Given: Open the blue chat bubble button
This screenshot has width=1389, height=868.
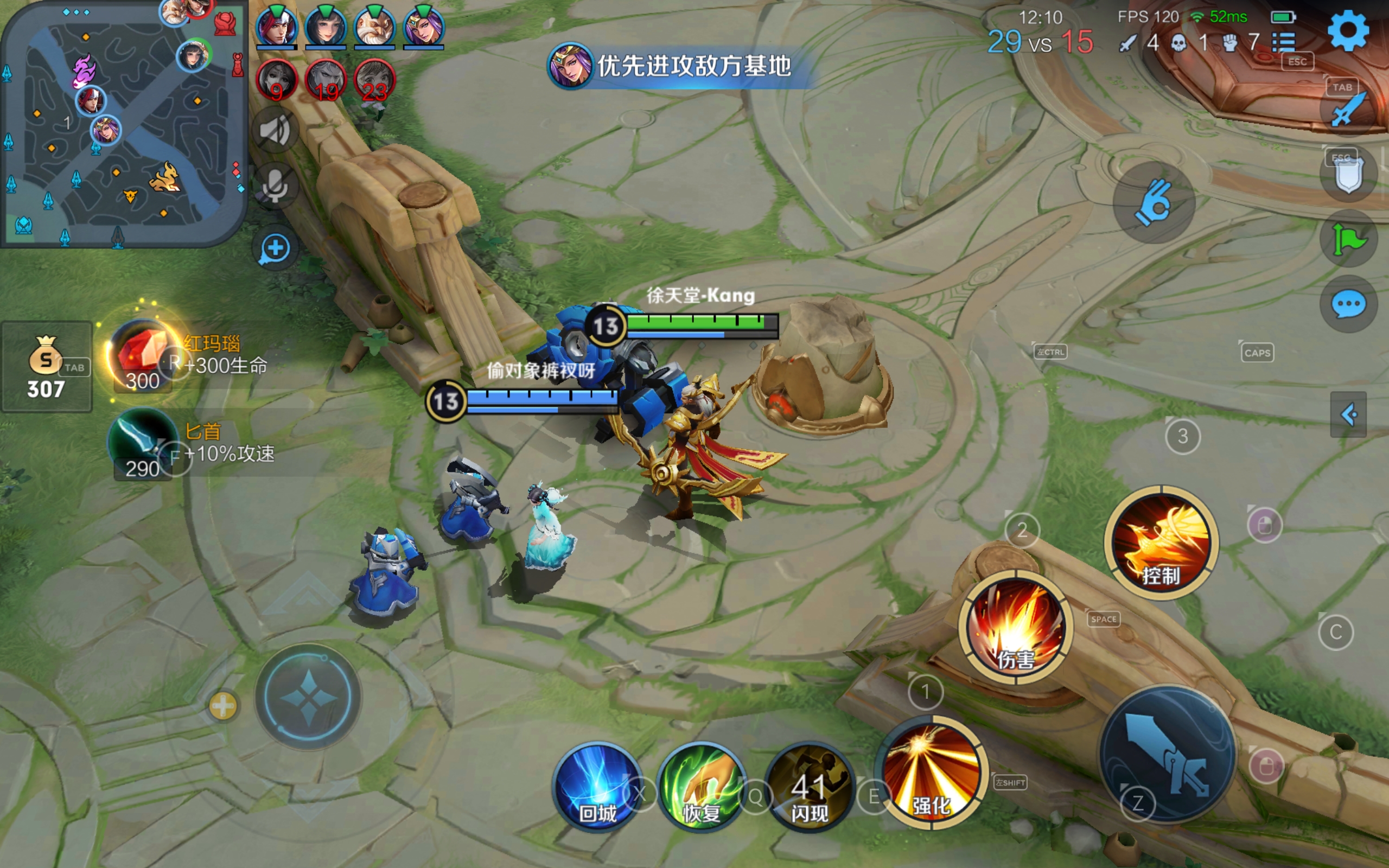Looking at the screenshot, I should 1348,304.
